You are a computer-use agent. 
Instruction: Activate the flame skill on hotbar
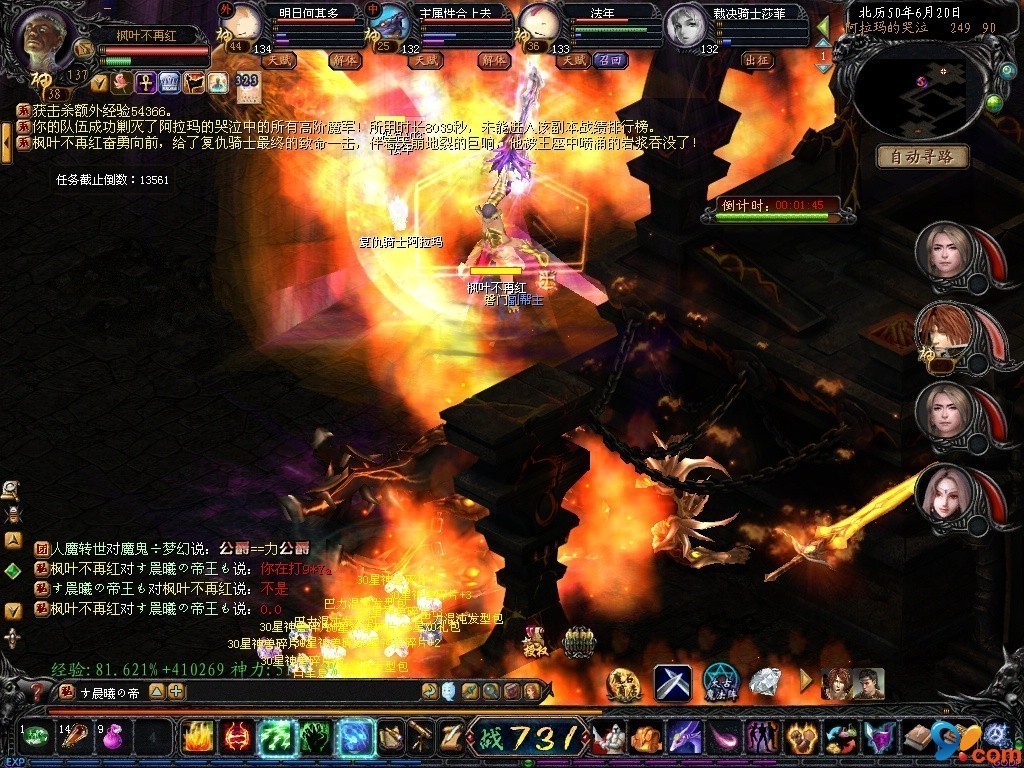point(196,738)
